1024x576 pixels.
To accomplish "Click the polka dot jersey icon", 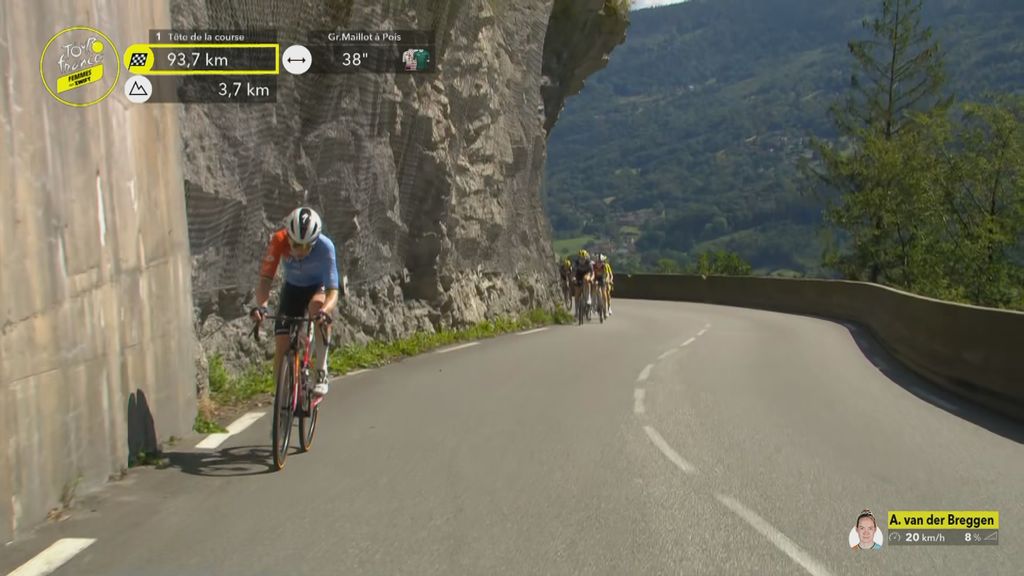I will click(415, 59).
